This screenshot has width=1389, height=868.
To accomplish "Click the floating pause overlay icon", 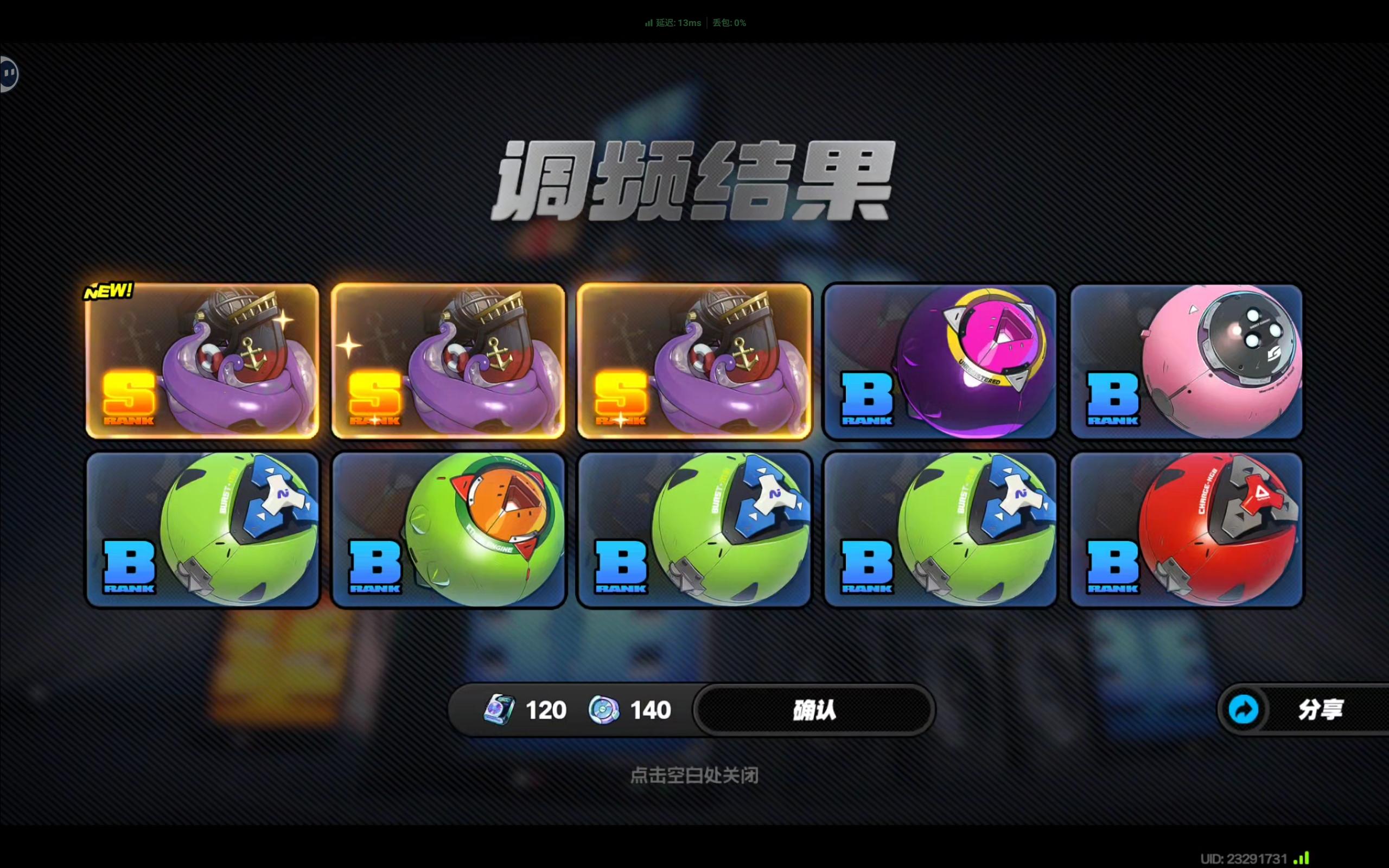I will [9, 73].
